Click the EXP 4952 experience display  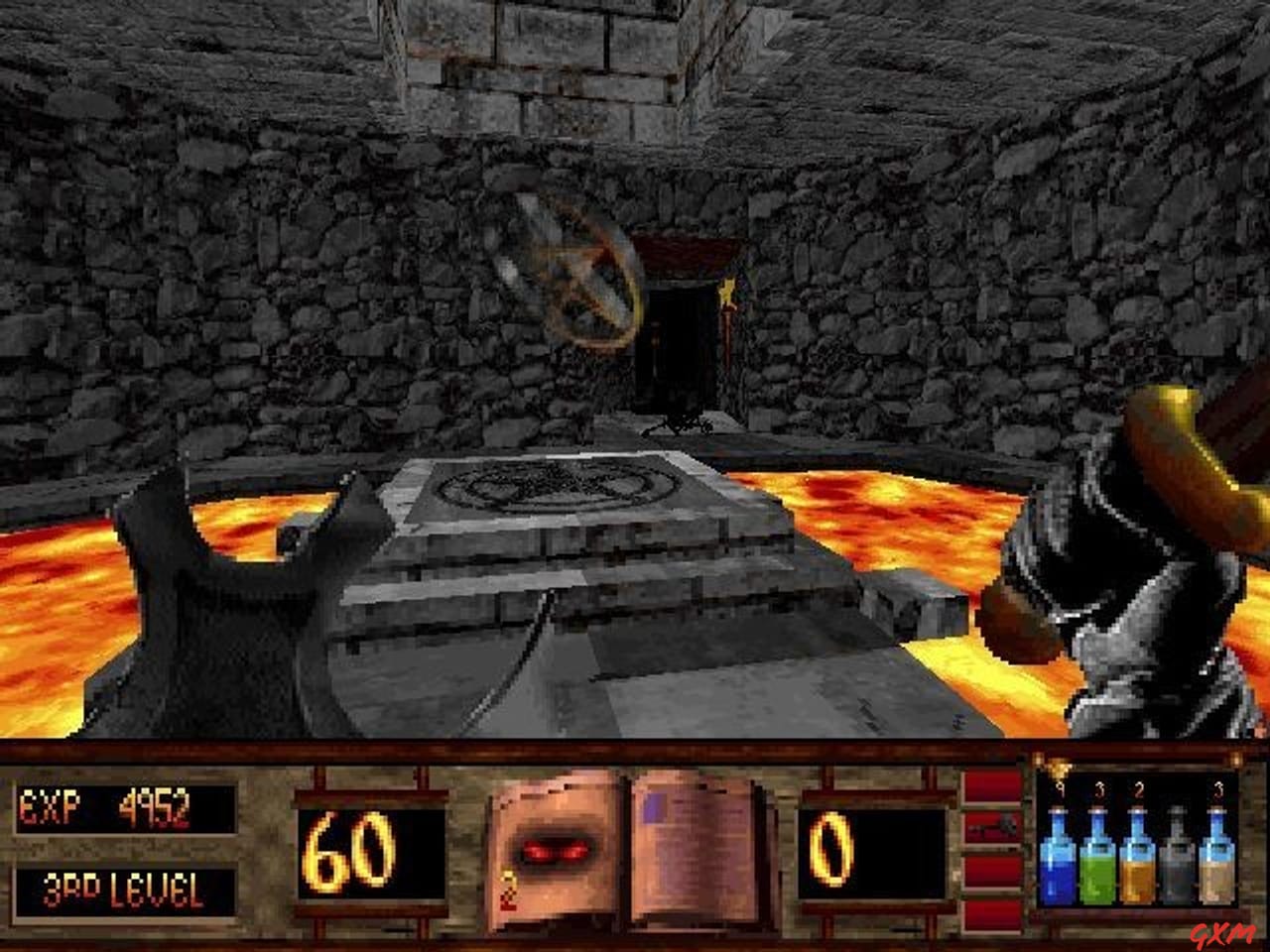tap(119, 808)
